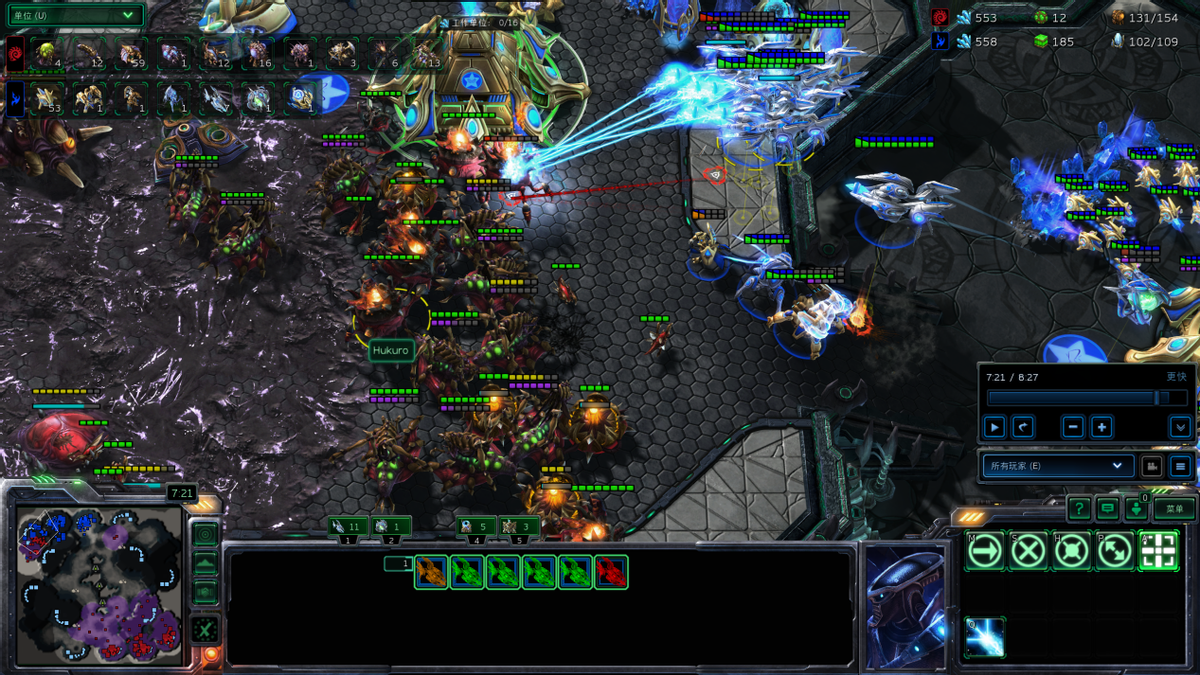
Task: Select the Move command arrow
Action: pos(984,551)
